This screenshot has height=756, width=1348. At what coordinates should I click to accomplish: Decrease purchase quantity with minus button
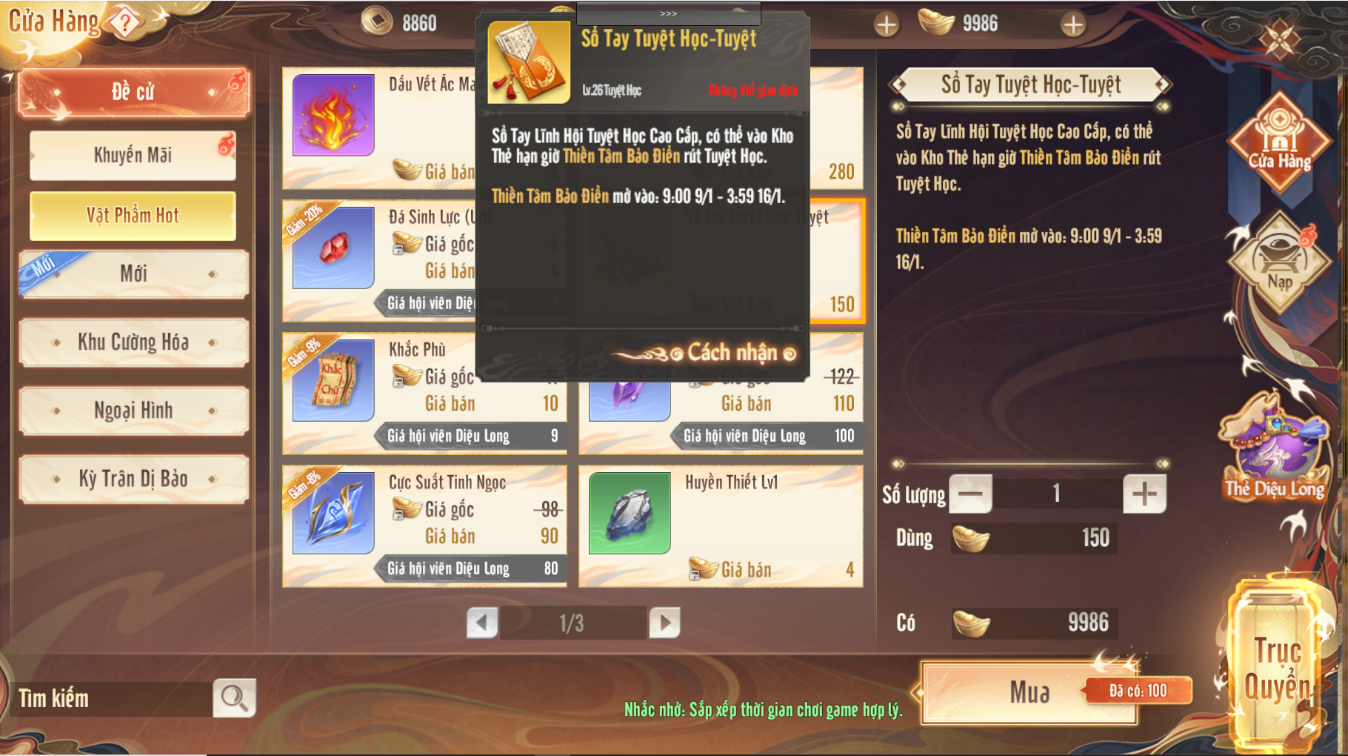tap(970, 493)
